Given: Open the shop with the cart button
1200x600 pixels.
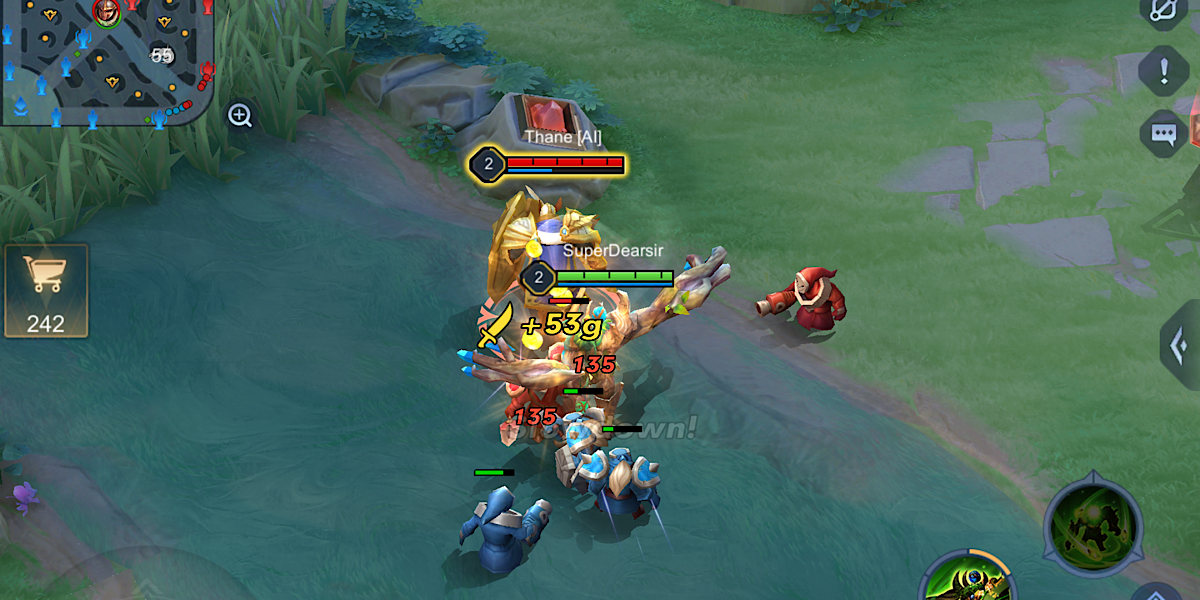Looking at the screenshot, I should coord(46,290).
